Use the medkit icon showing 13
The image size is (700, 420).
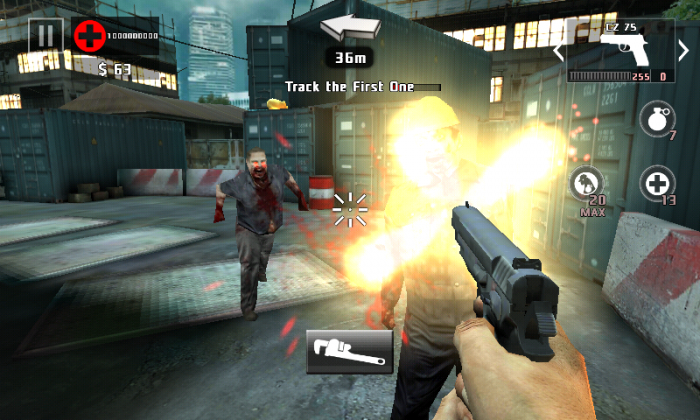click(x=656, y=184)
